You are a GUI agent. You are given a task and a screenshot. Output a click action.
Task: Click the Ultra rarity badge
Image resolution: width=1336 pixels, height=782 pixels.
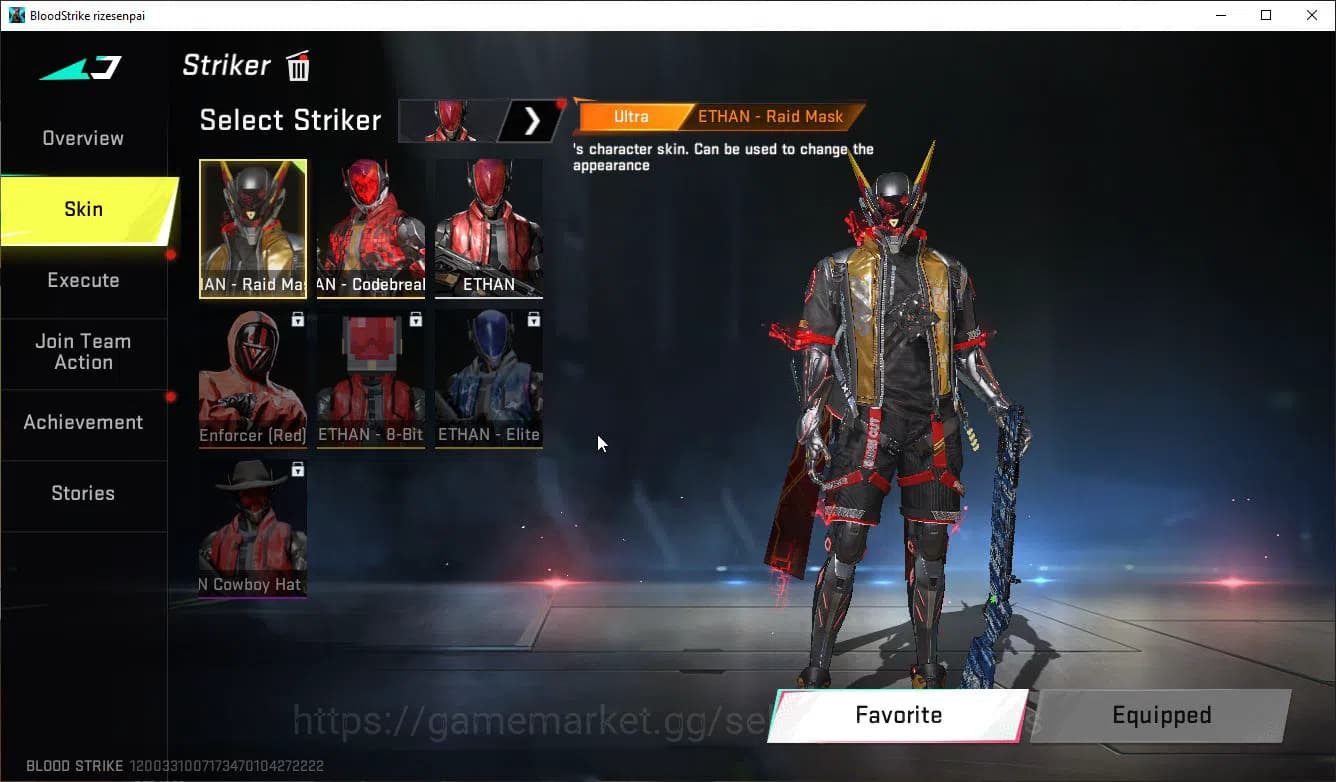pos(632,116)
